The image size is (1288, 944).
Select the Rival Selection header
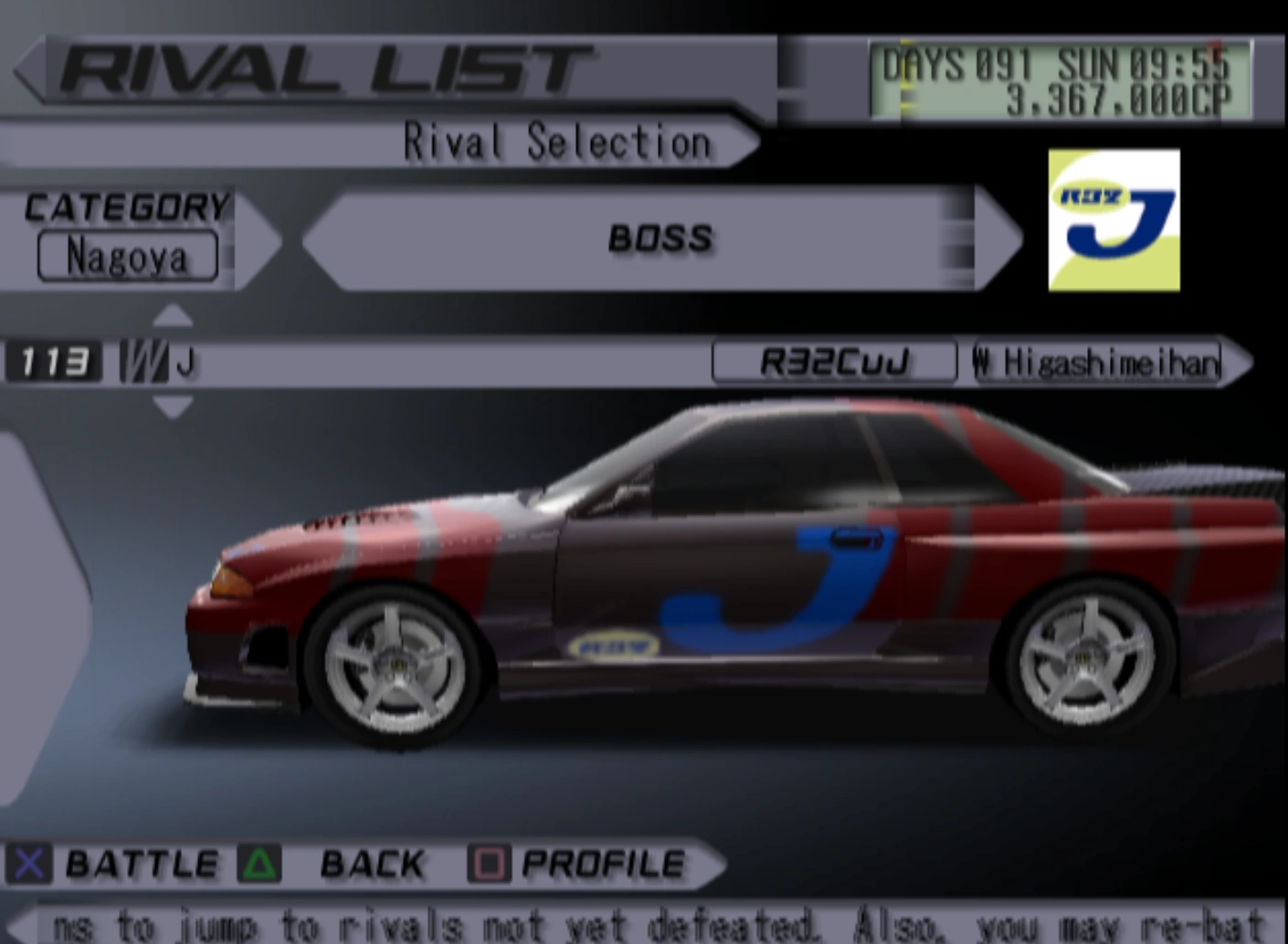(x=557, y=142)
